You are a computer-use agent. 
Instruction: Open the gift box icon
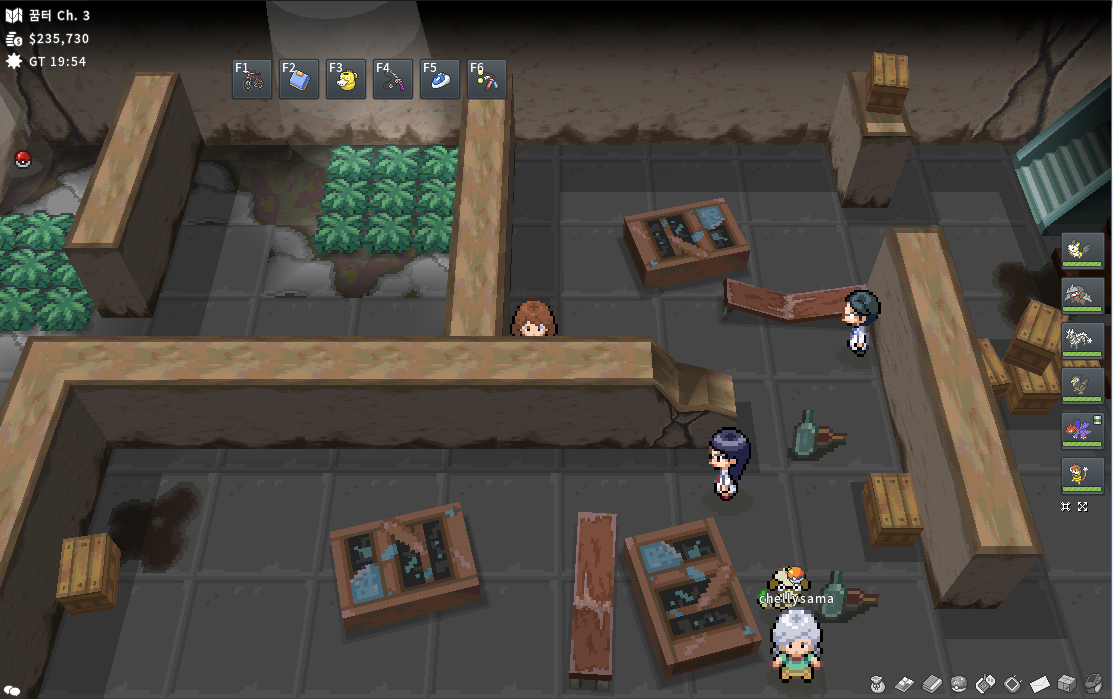tap(1067, 684)
